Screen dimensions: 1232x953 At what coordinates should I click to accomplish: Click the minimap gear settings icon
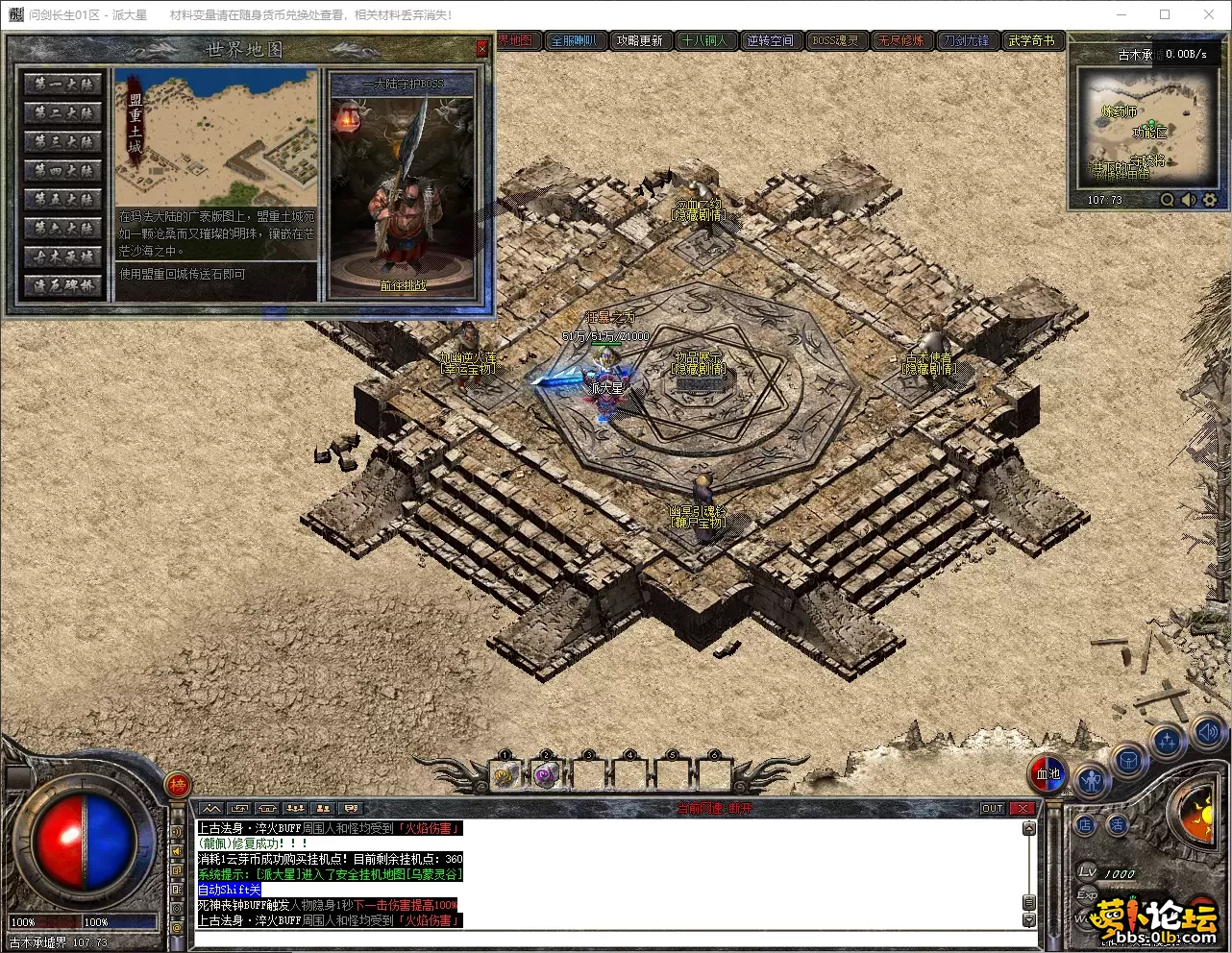(1210, 200)
